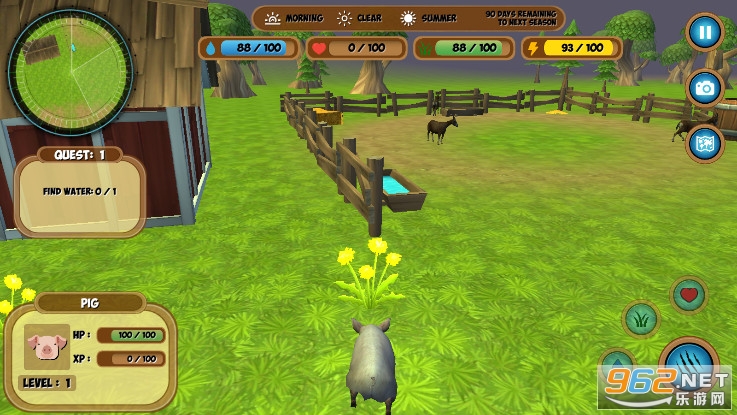Select the pig portrait
737x415 pixels.
(x=45, y=346)
